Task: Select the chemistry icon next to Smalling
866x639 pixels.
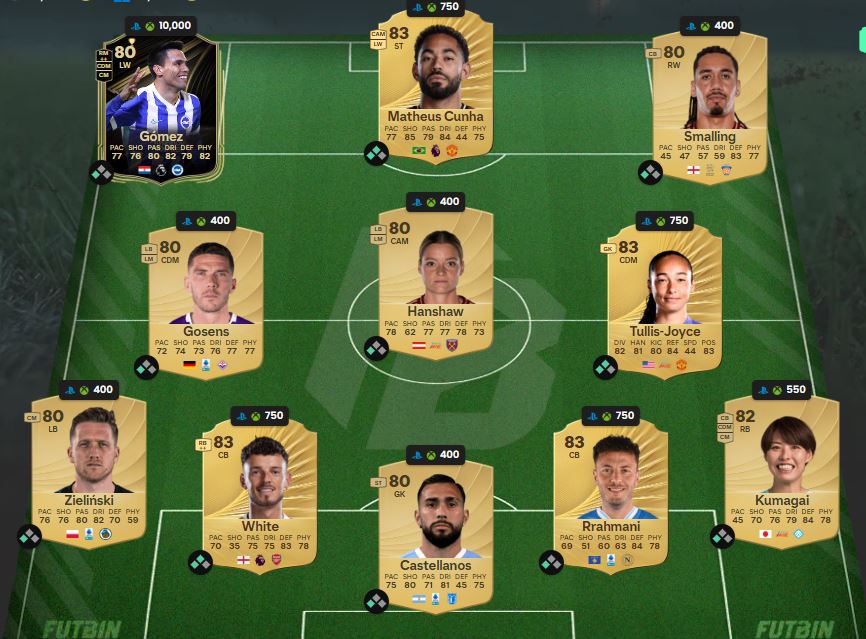Action: 650,173
